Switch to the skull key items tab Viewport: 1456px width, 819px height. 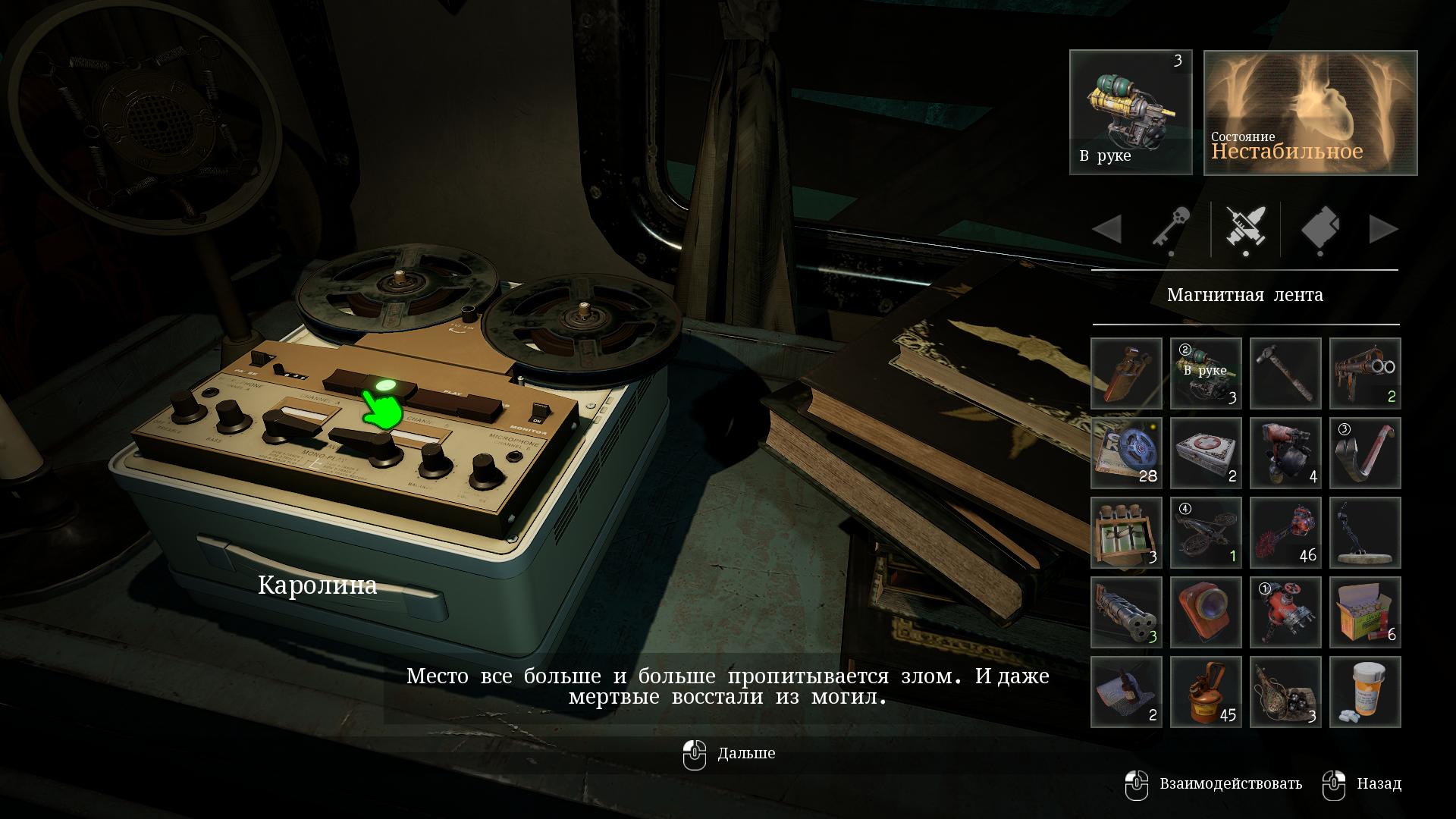point(1172,228)
